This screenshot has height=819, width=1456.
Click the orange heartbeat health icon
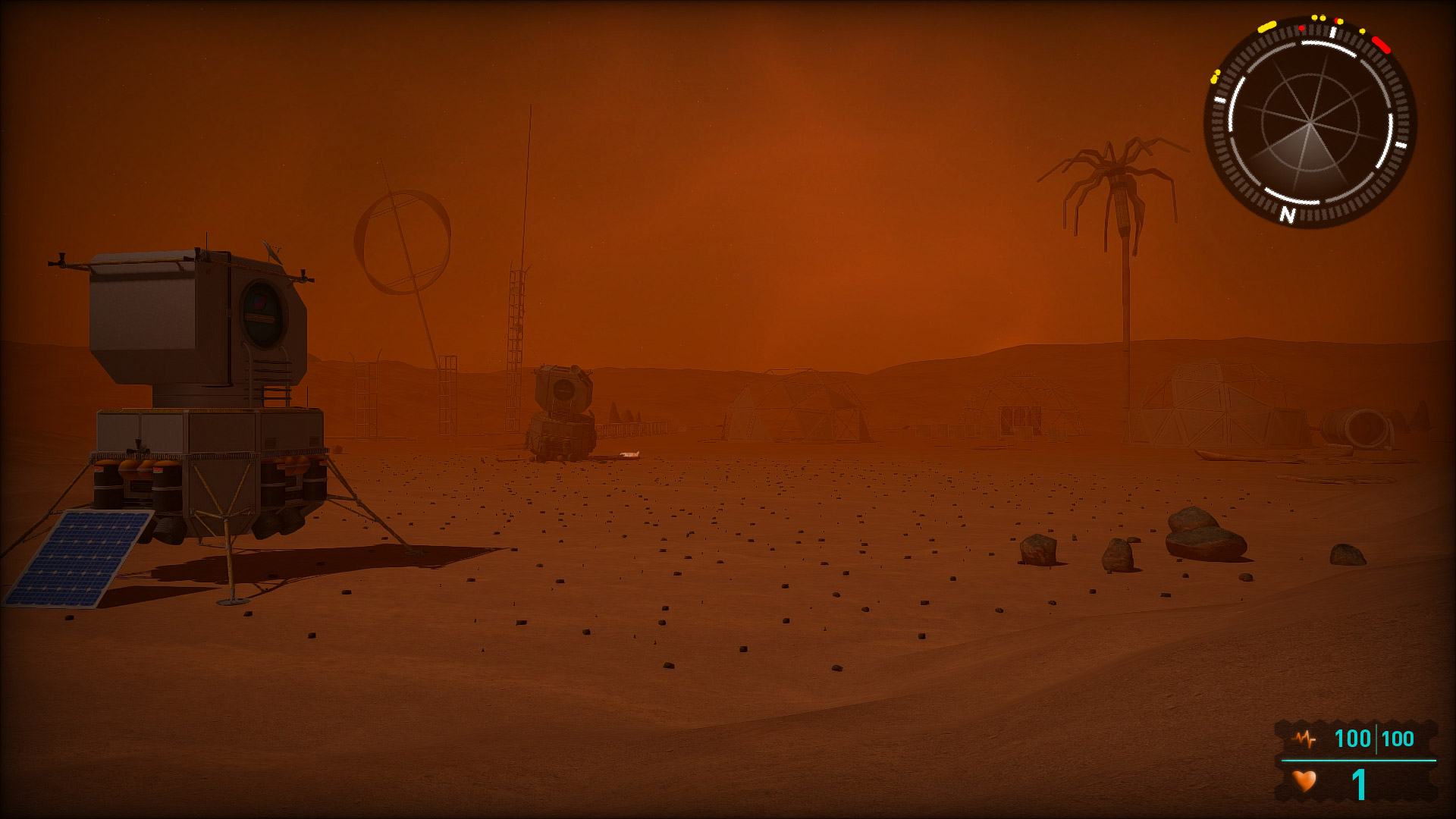point(1304,738)
